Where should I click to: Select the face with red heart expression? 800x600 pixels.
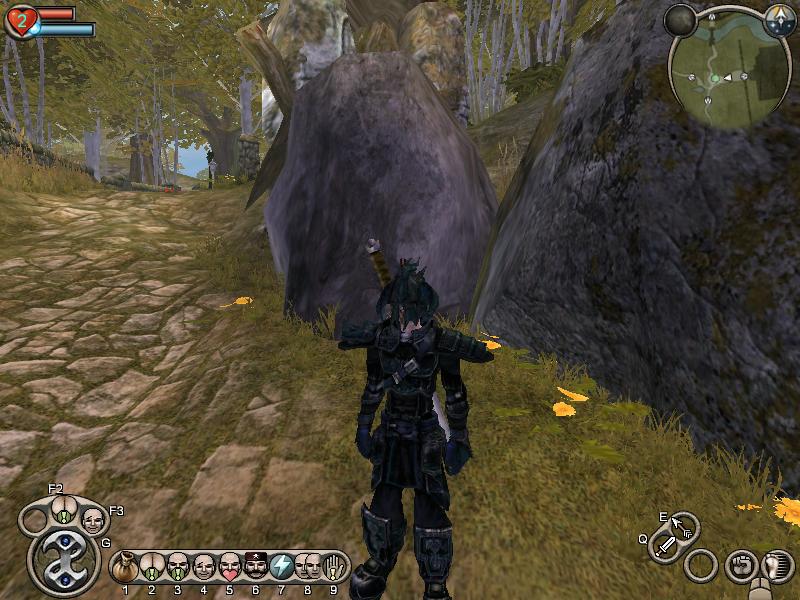pyautogui.click(x=229, y=567)
